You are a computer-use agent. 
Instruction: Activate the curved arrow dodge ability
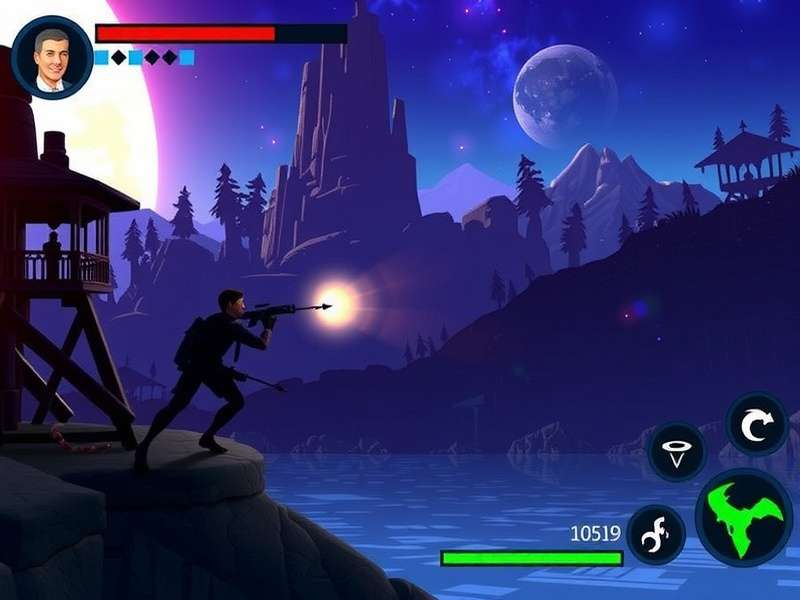[756, 423]
